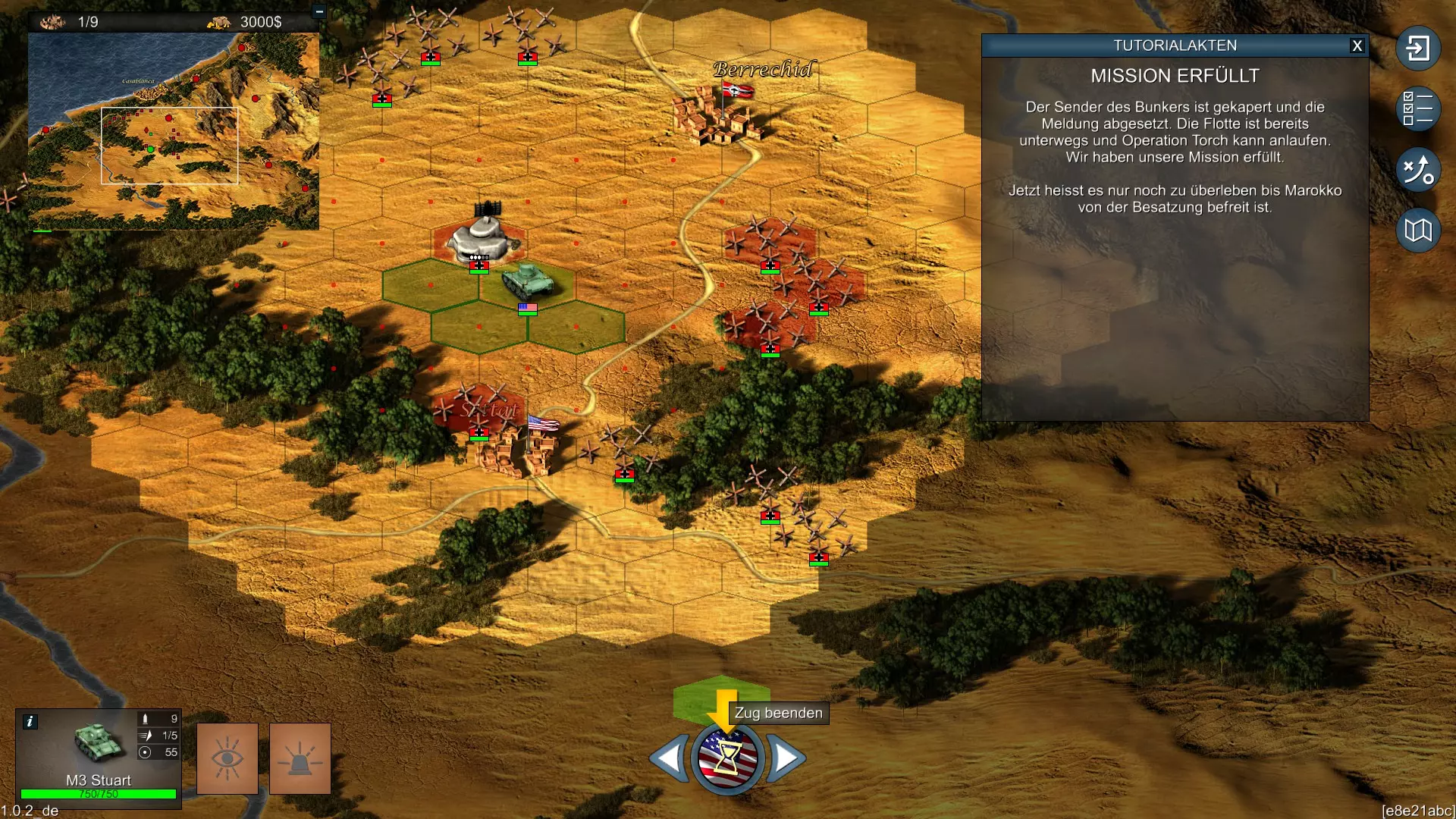Open the M3 Stuart unit info
The width and height of the screenshot is (1456, 819).
pos(30,721)
